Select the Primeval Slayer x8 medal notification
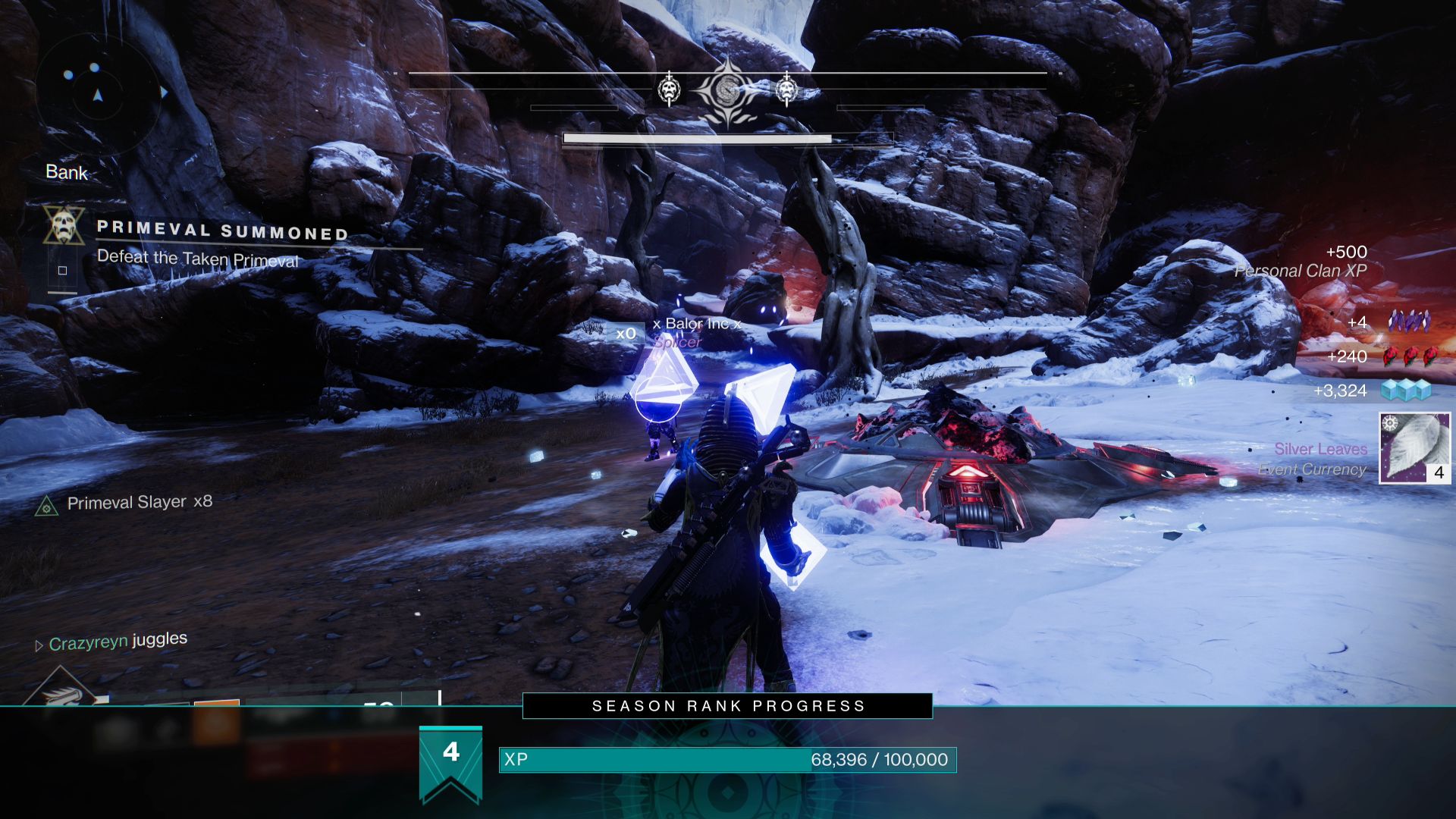1456x819 pixels. (x=127, y=503)
